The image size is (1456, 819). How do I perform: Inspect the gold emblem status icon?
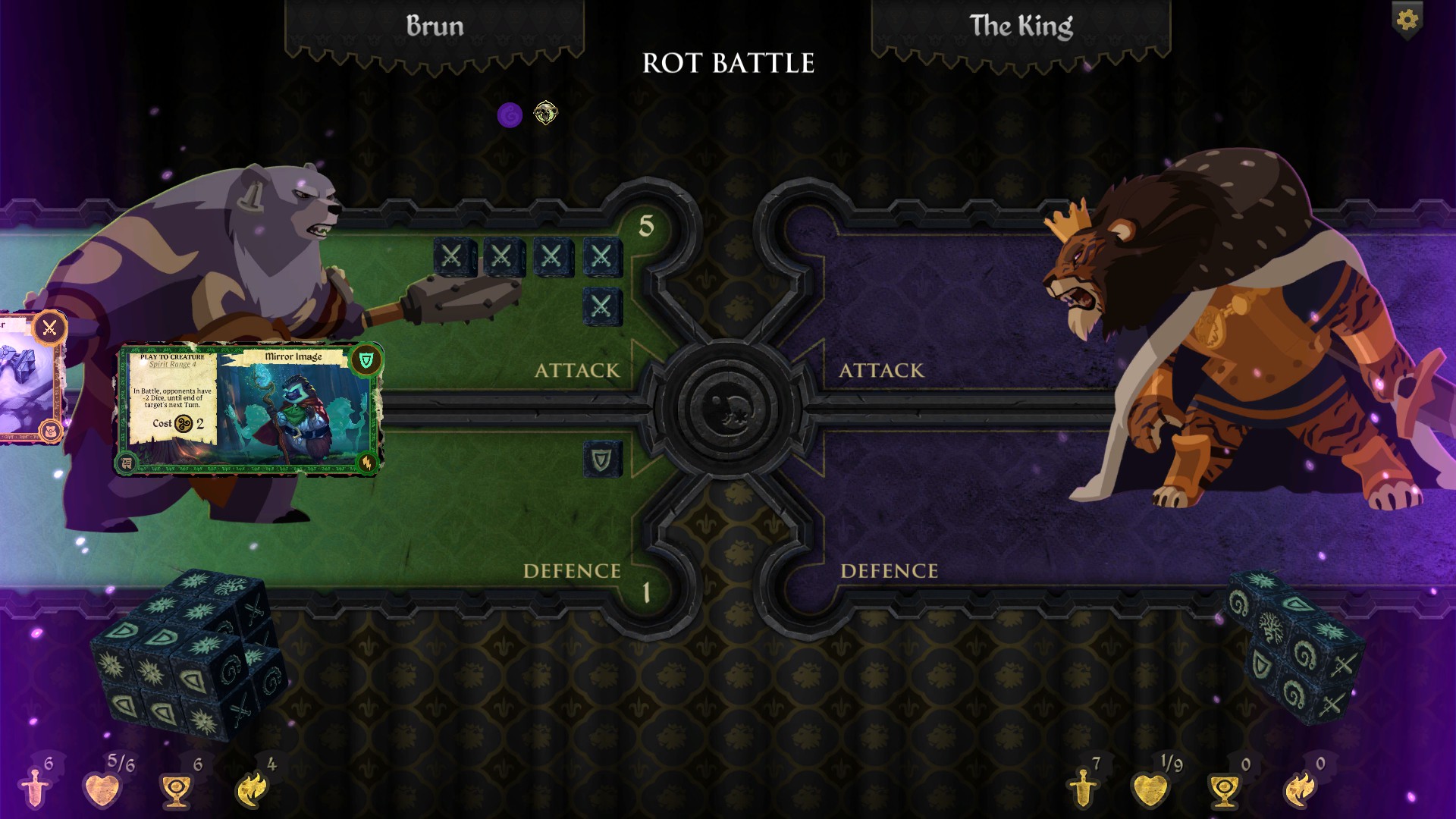(545, 113)
